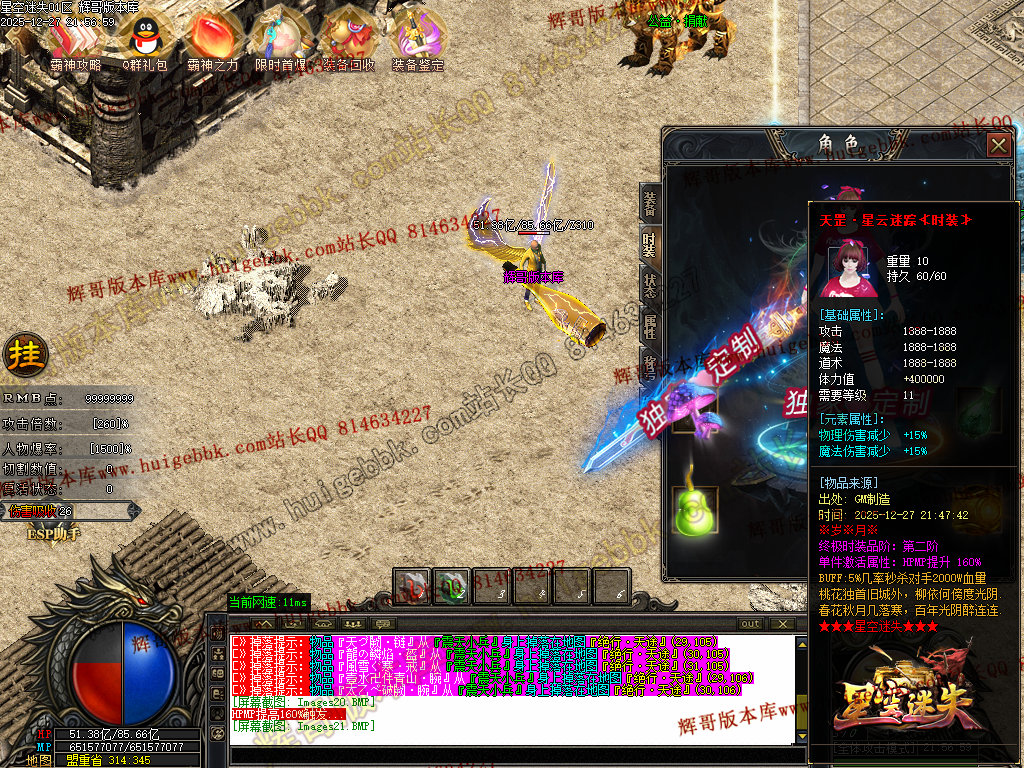Viewport: 1024px width, 768px height.
Task: Open the 霸神之力 flame icon
Action: [212, 41]
